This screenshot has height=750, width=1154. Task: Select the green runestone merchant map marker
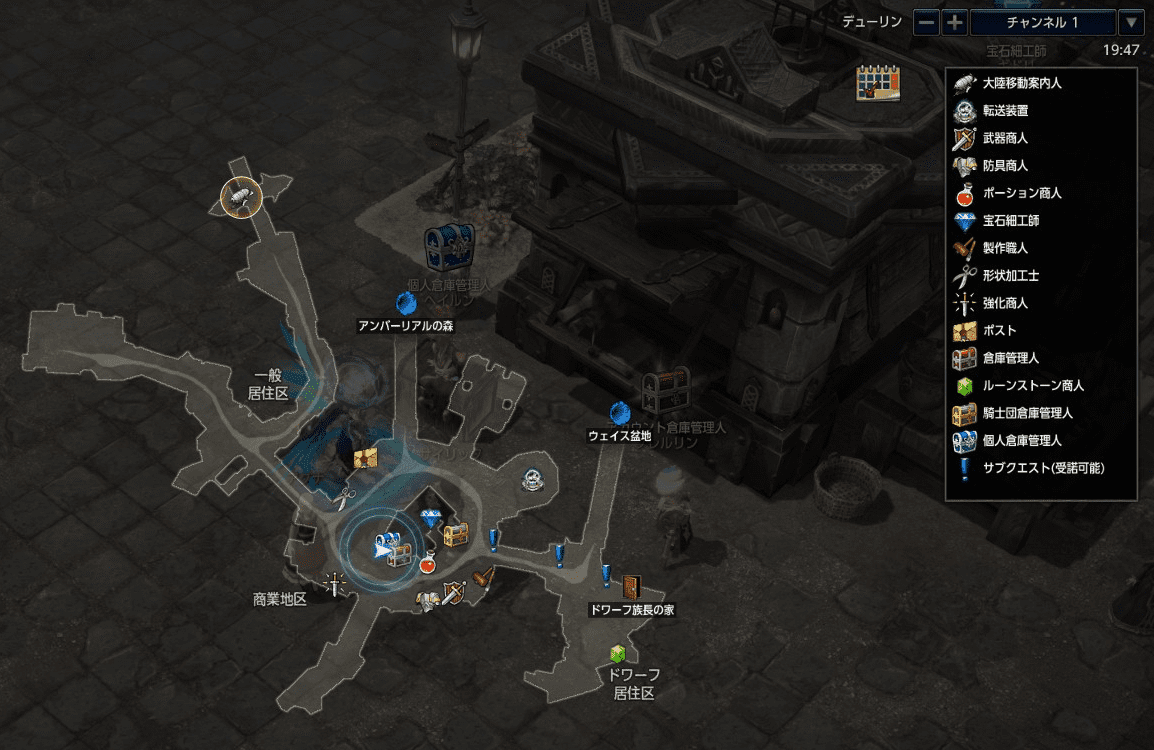click(617, 654)
